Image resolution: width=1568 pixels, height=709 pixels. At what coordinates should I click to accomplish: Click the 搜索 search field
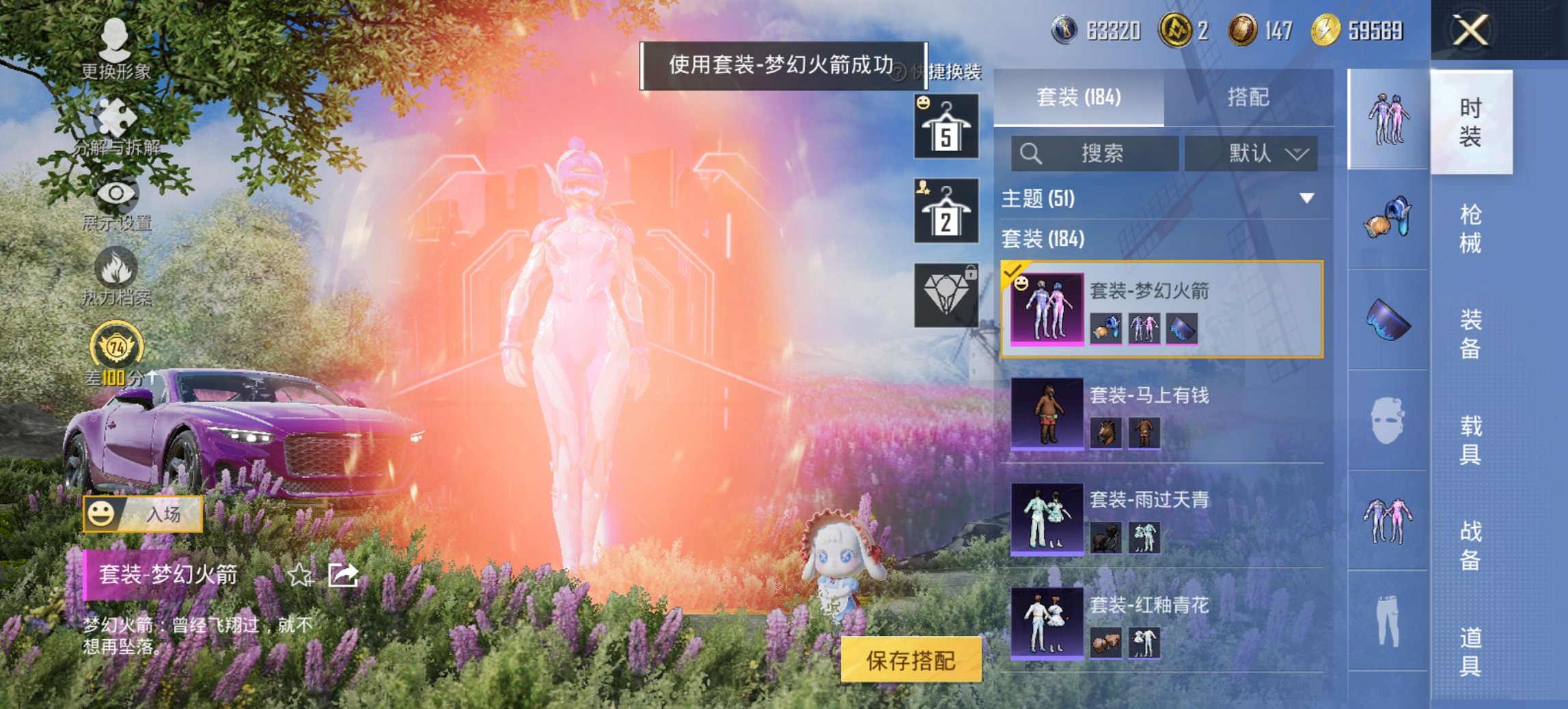(x=1093, y=154)
